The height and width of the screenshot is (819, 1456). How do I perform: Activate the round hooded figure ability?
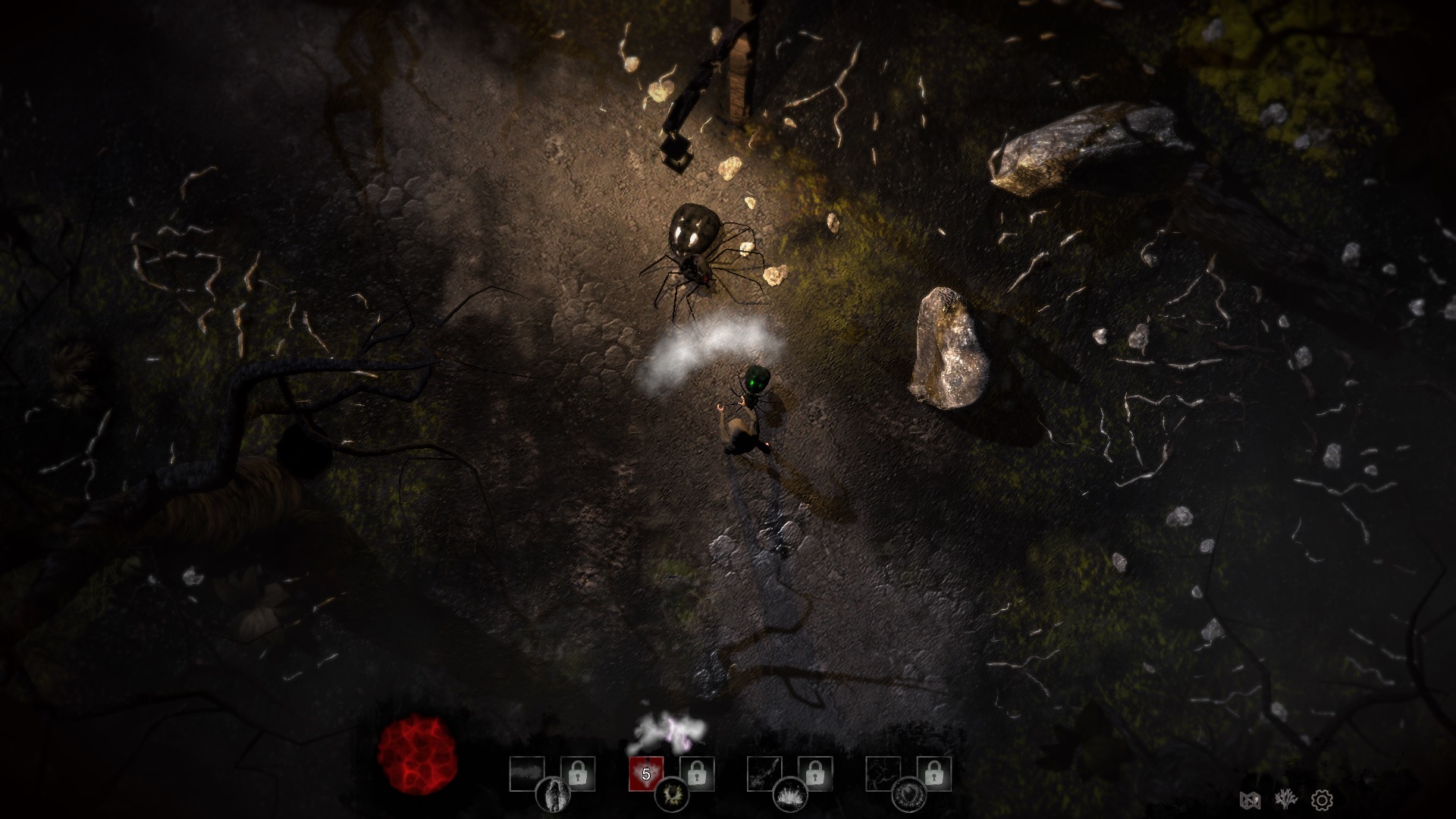[x=553, y=794]
